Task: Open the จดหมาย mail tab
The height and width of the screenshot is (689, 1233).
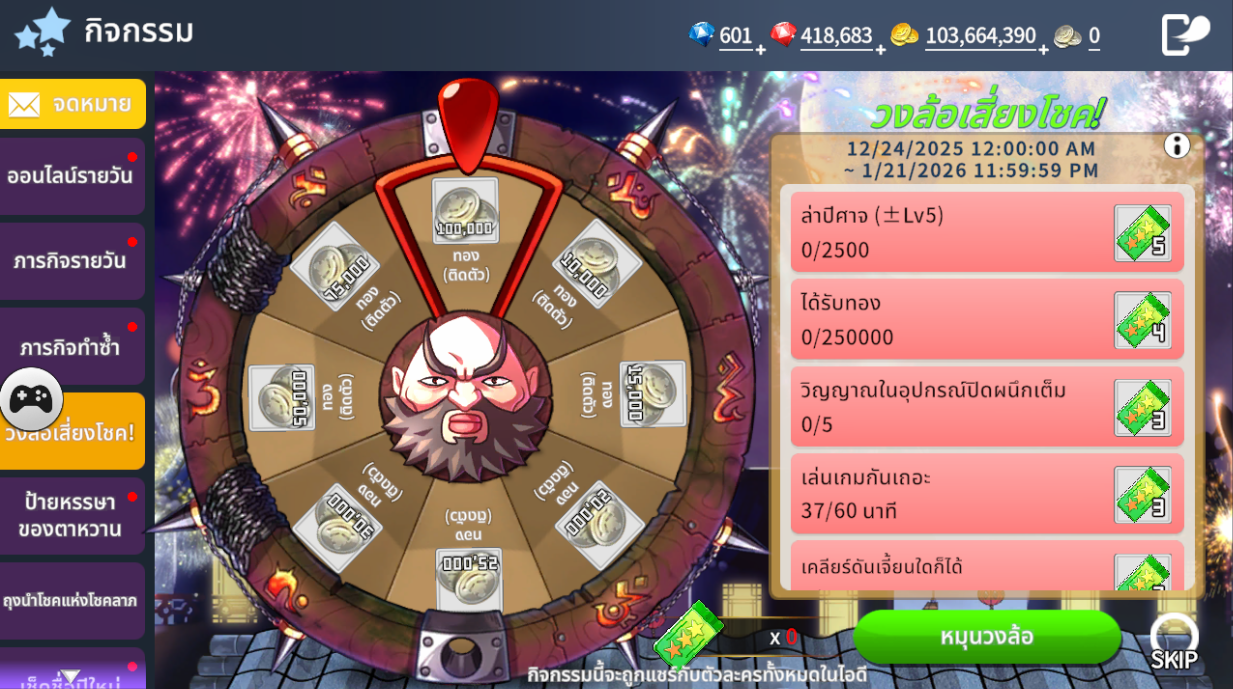Action: point(73,104)
